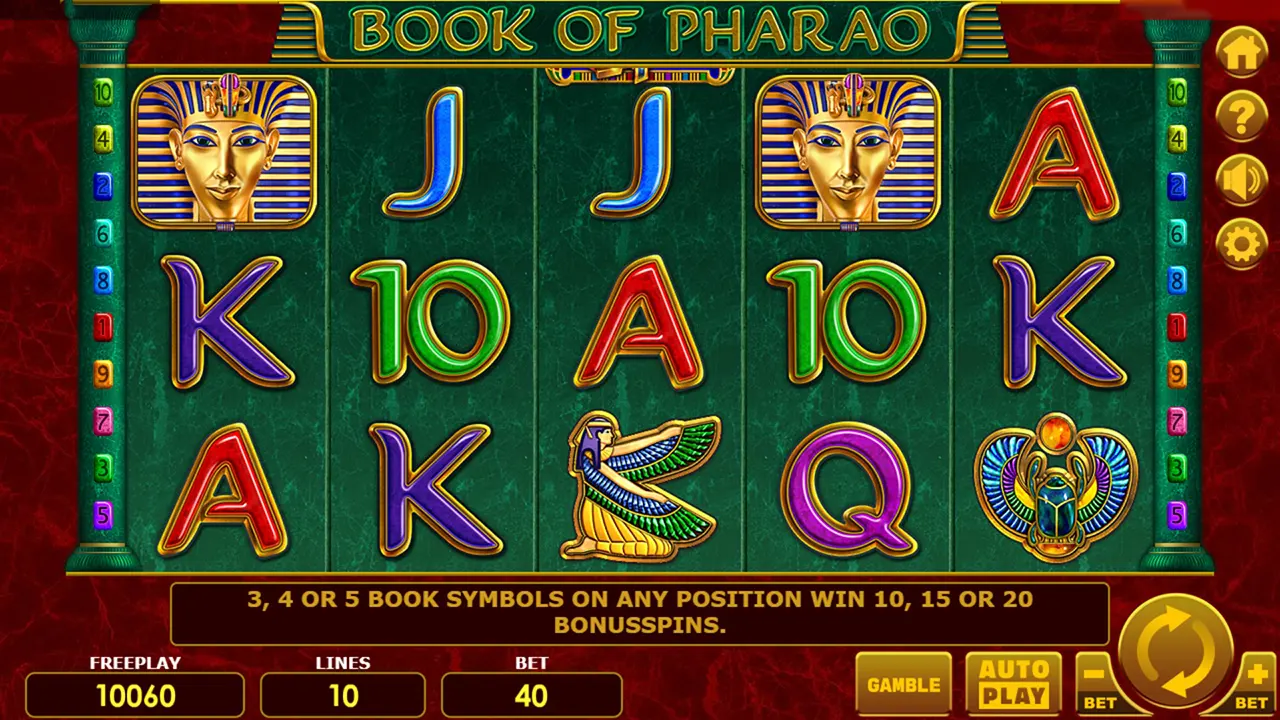This screenshot has height=720, width=1280.
Task: Open the help question mark page
Action: (x=1241, y=116)
